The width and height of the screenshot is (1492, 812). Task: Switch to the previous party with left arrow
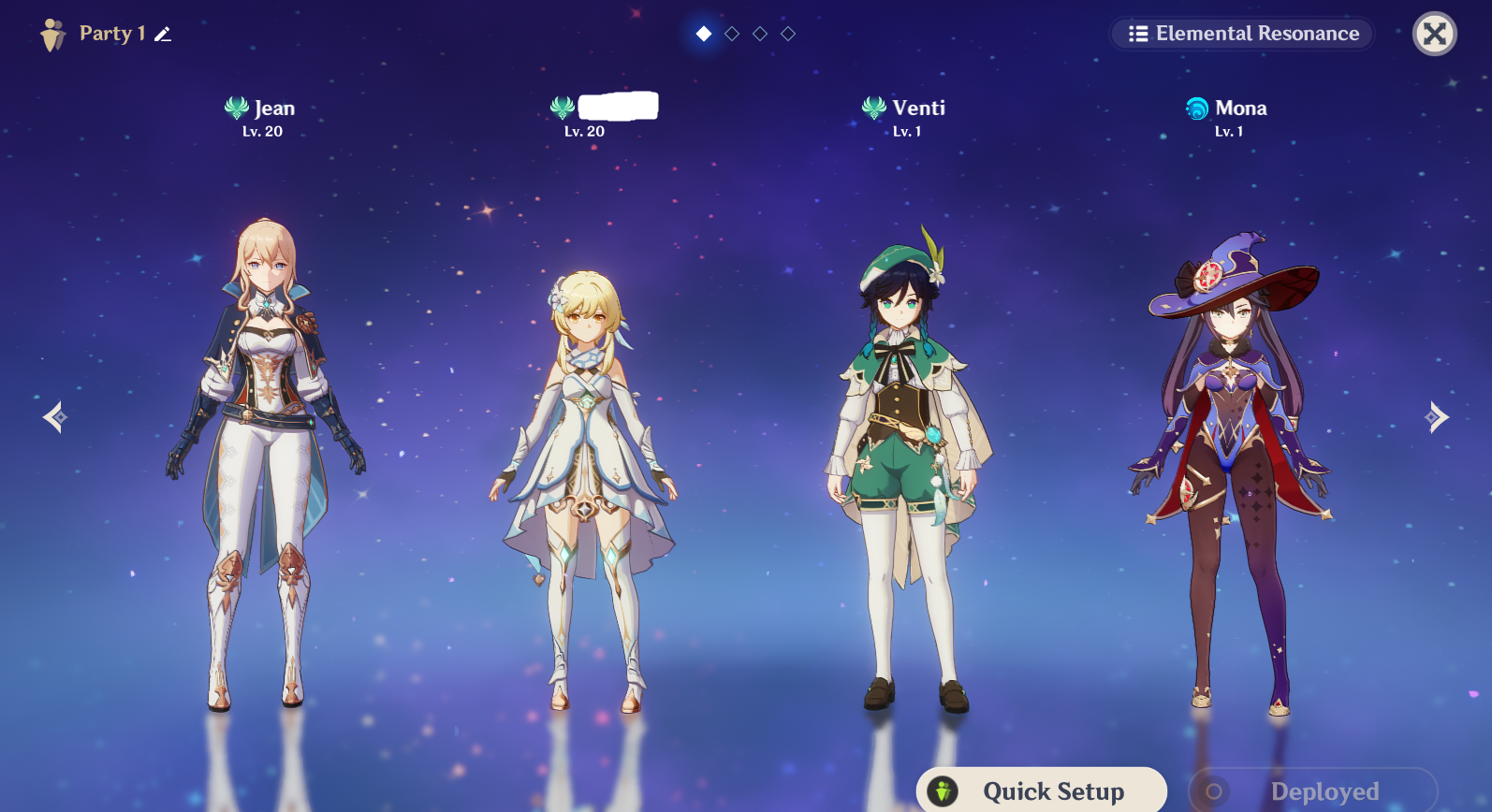54,417
